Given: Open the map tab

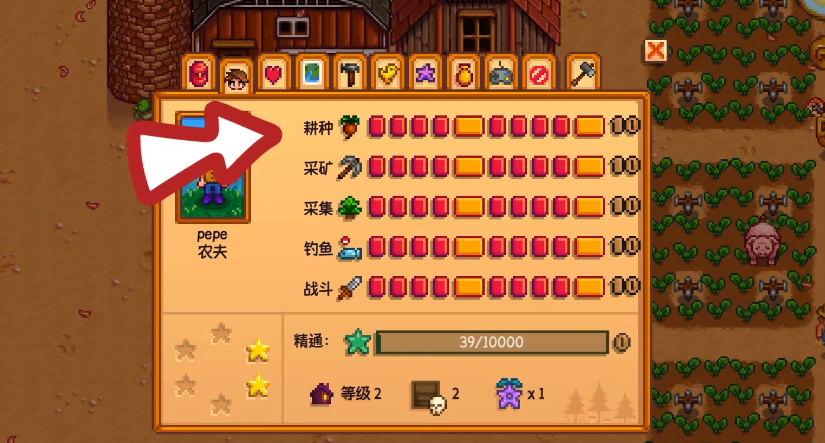Looking at the screenshot, I should pos(311,75).
